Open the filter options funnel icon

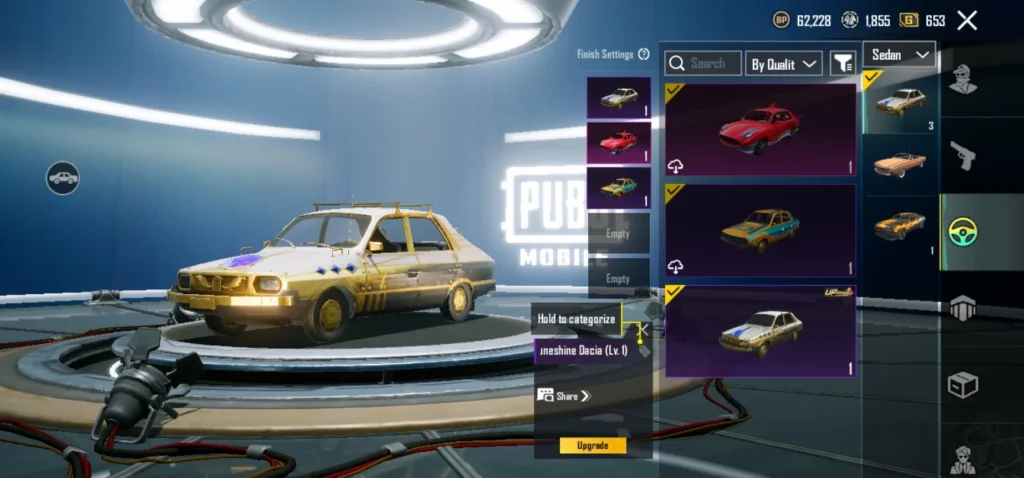pos(843,63)
